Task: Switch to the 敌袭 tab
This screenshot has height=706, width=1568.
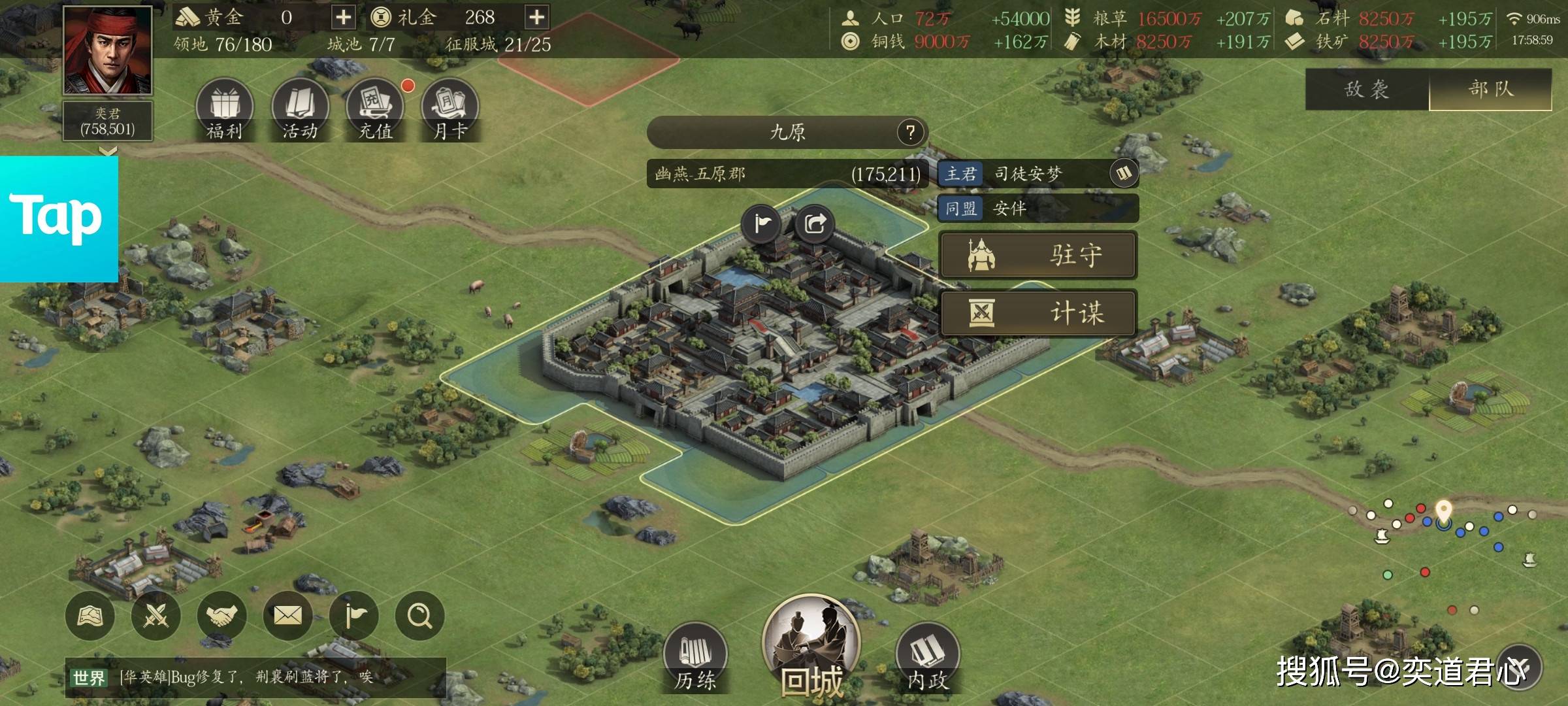Action: click(x=1367, y=89)
